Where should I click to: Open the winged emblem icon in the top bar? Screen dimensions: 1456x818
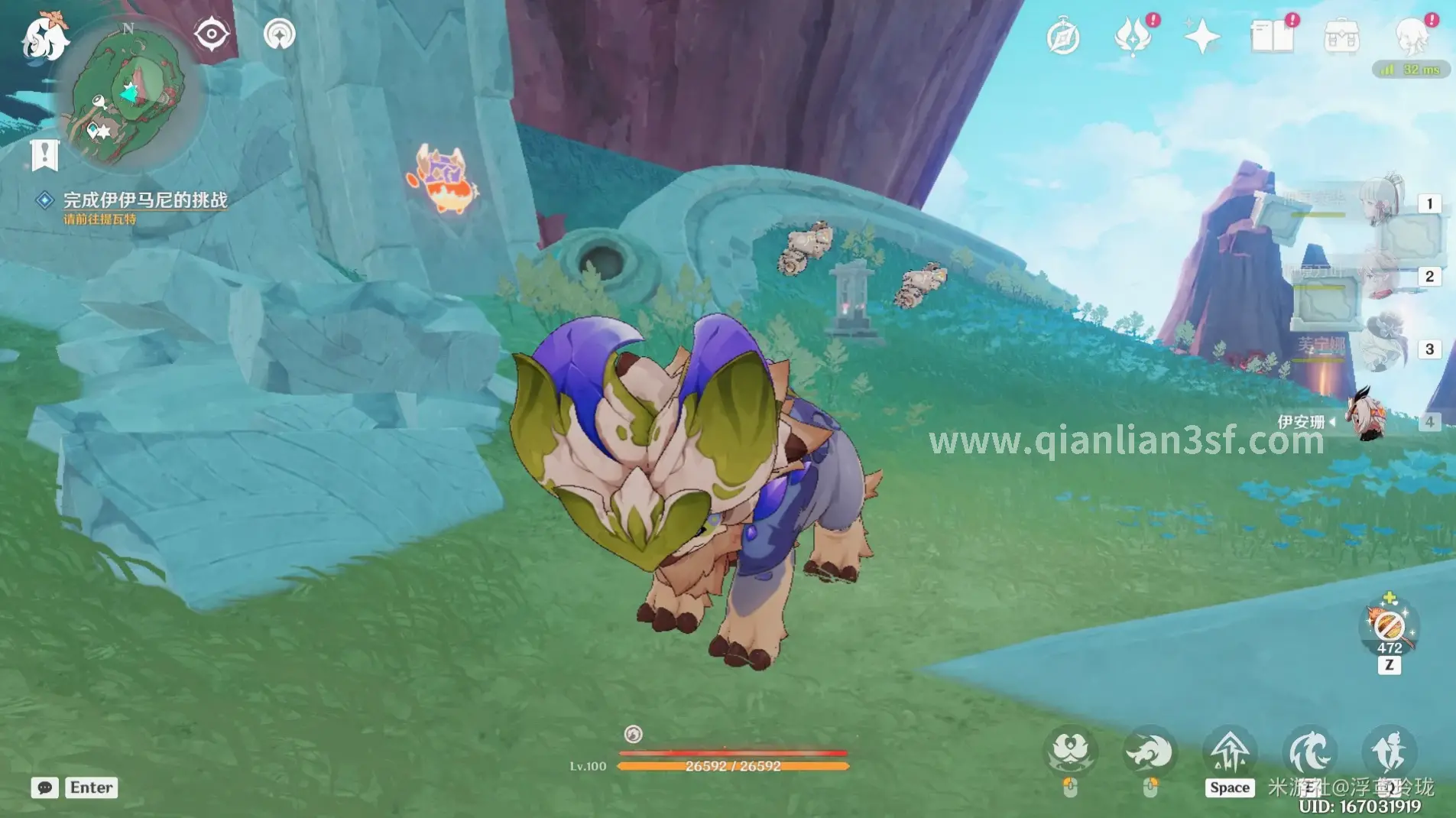tap(1133, 37)
